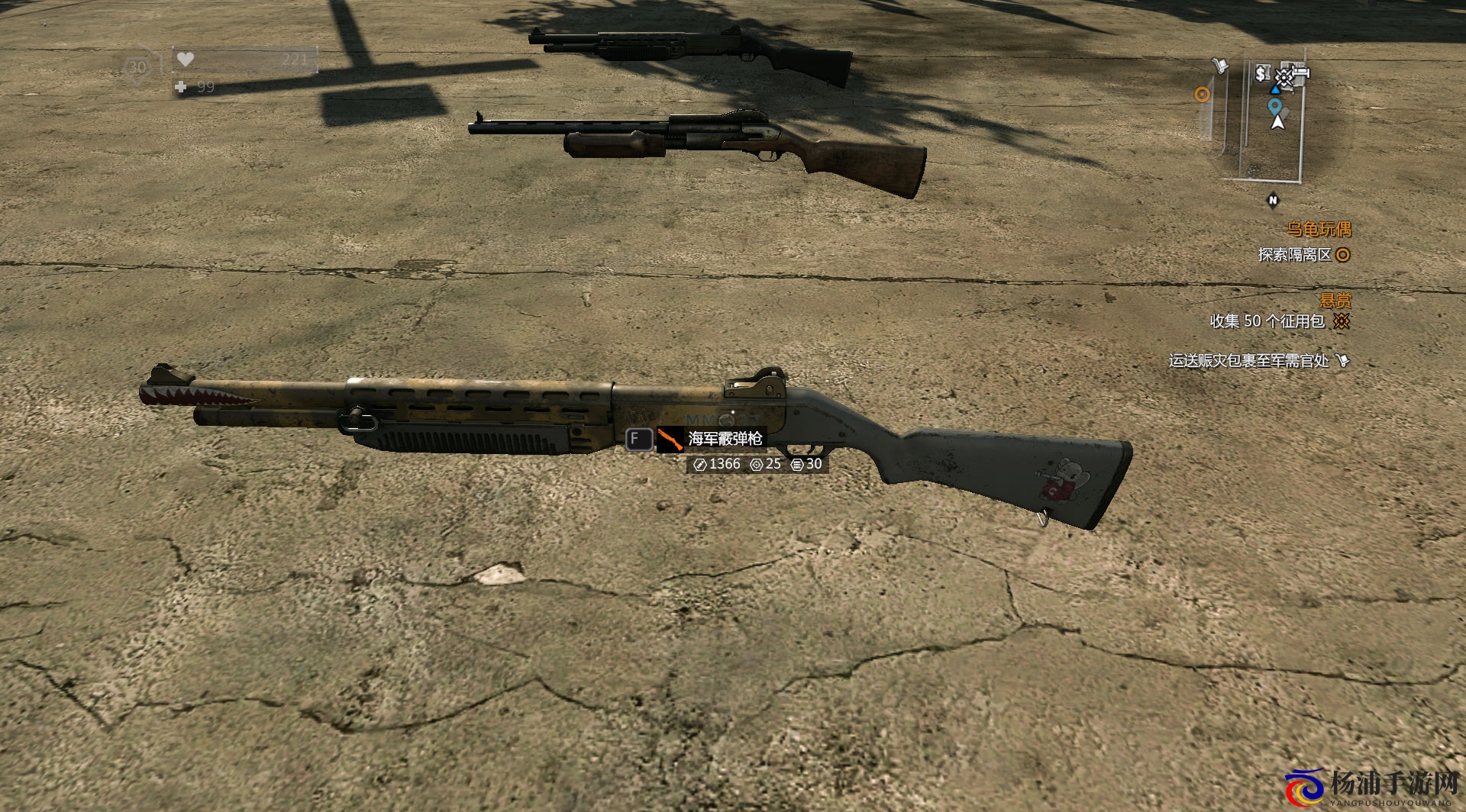Screen dimensions: 1466x812
Task: Open the 悬赏 bounty heading
Action: [1335, 301]
